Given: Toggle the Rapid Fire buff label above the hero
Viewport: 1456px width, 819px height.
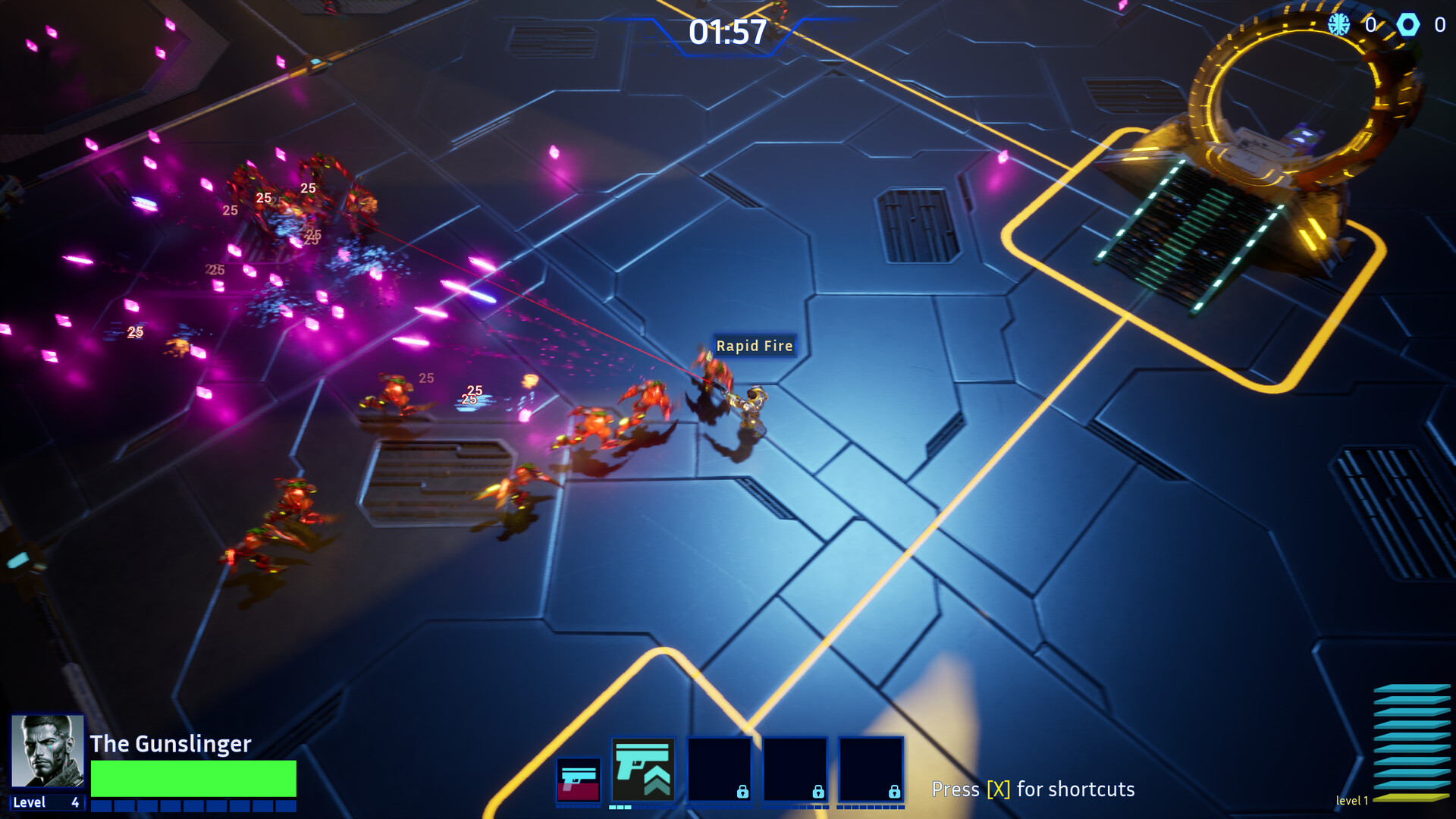Looking at the screenshot, I should click(755, 346).
